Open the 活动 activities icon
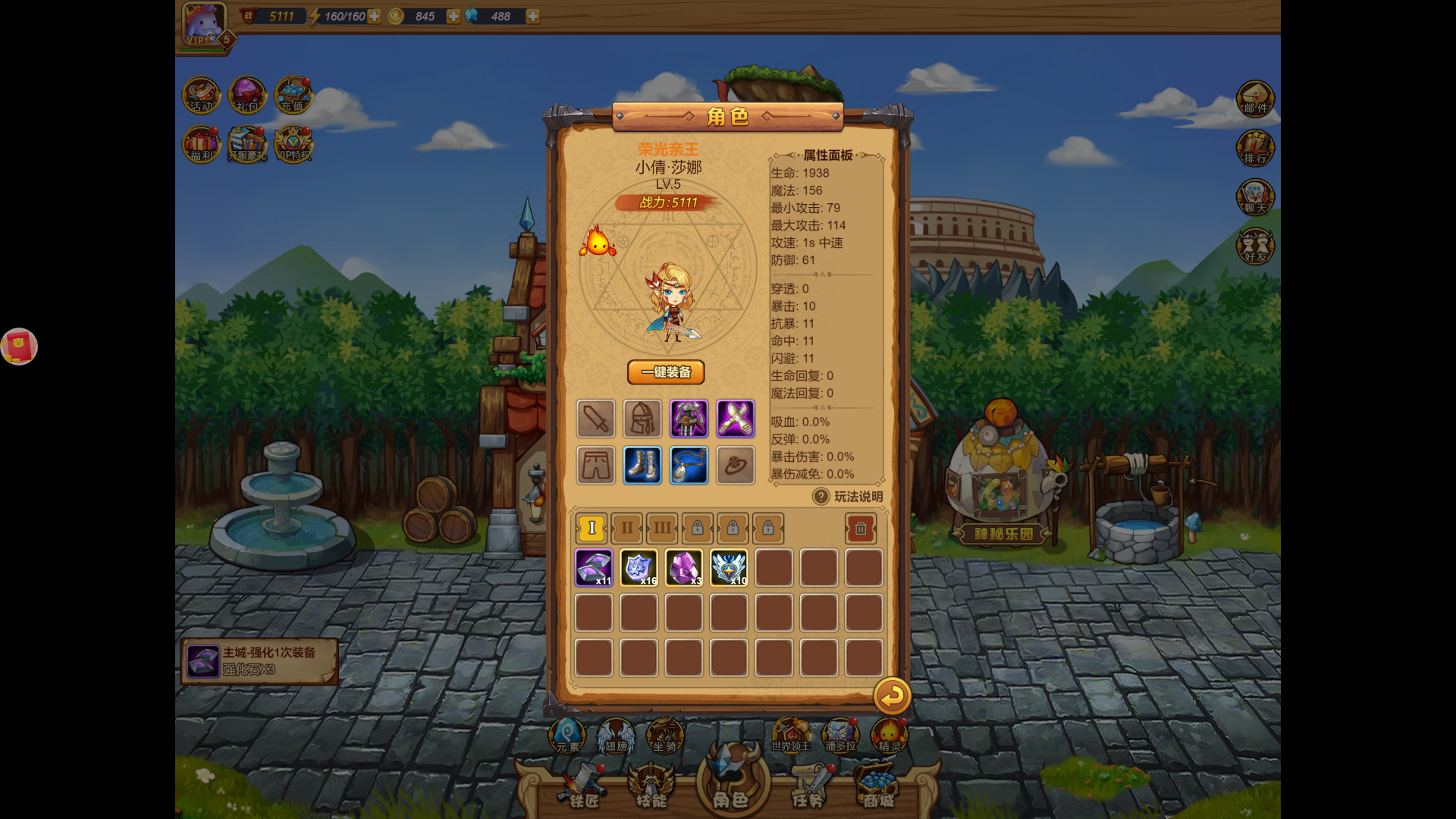Screen dimensions: 1456x819 coord(201,95)
